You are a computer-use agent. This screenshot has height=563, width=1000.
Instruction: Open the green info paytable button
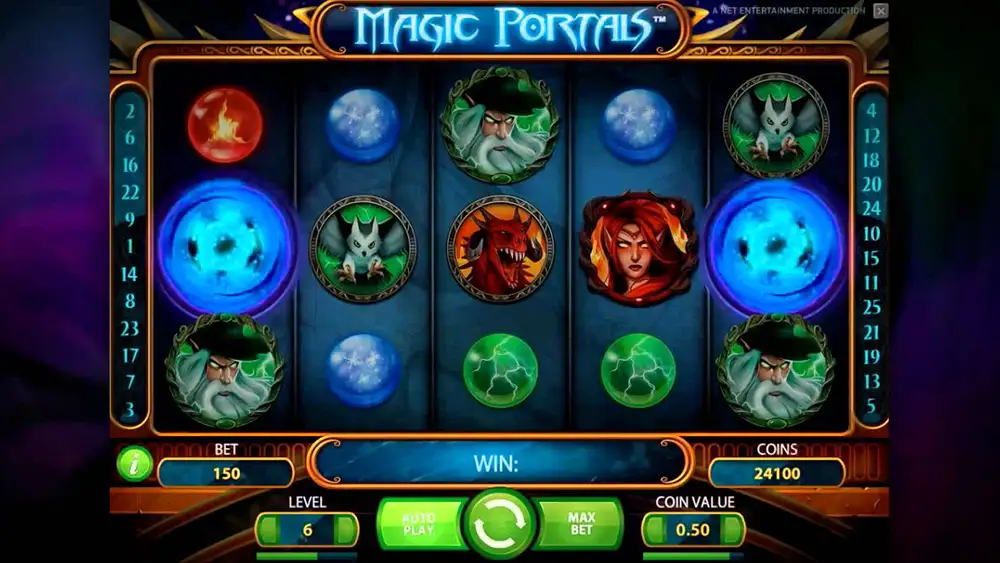pos(133,463)
